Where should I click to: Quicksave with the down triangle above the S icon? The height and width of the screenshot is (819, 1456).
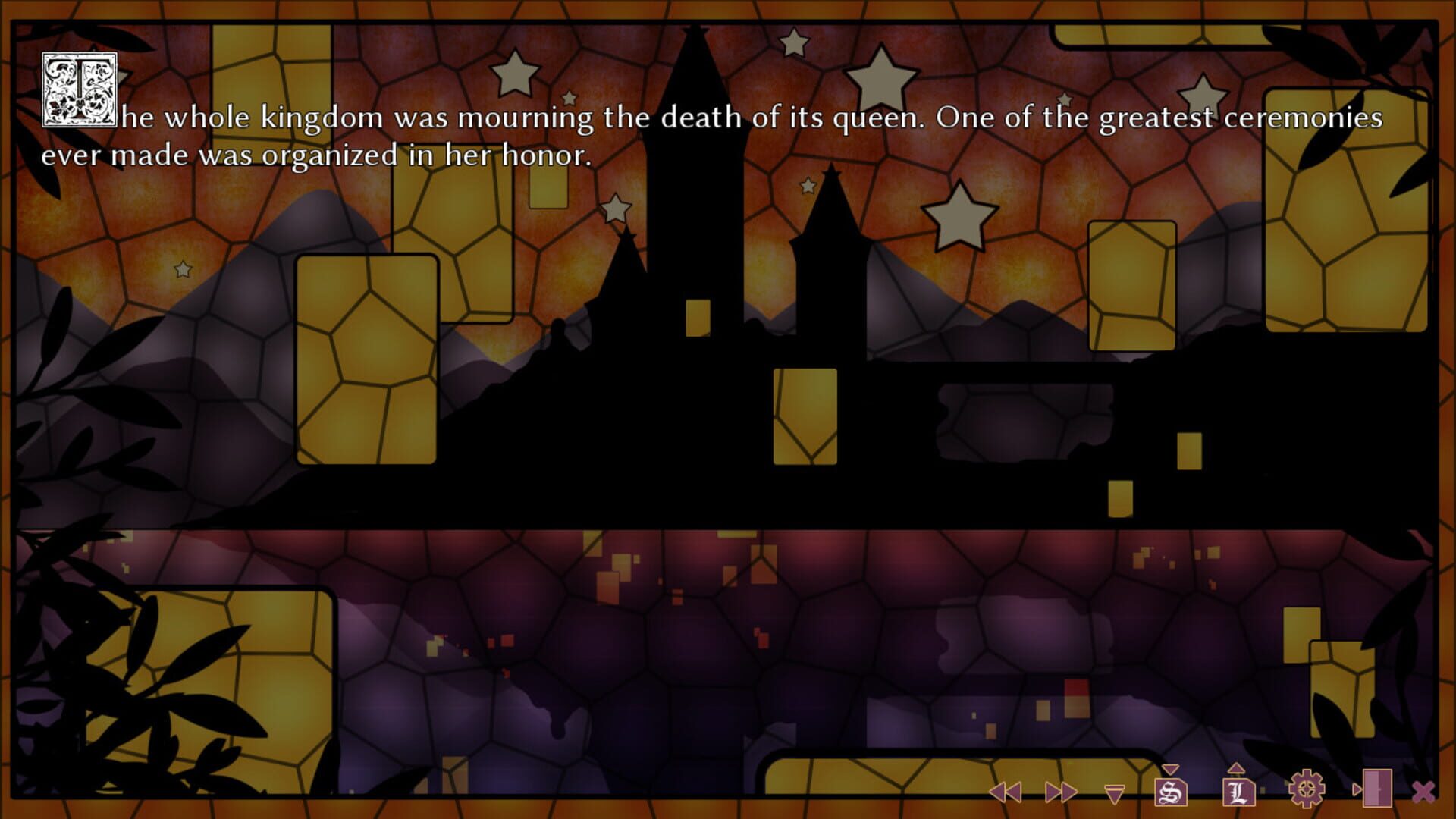[1170, 768]
